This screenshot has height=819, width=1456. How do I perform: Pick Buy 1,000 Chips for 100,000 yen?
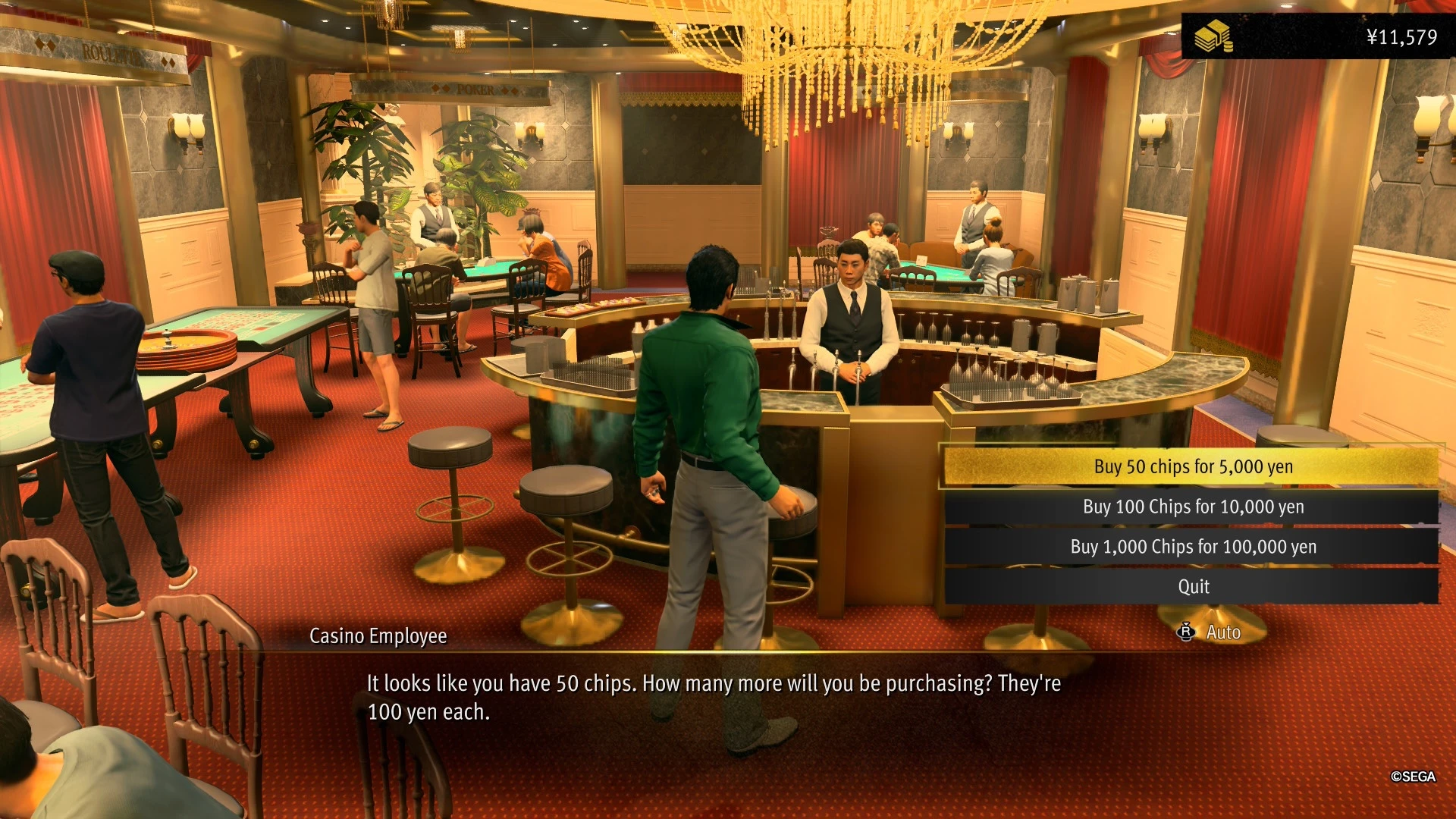(1192, 547)
